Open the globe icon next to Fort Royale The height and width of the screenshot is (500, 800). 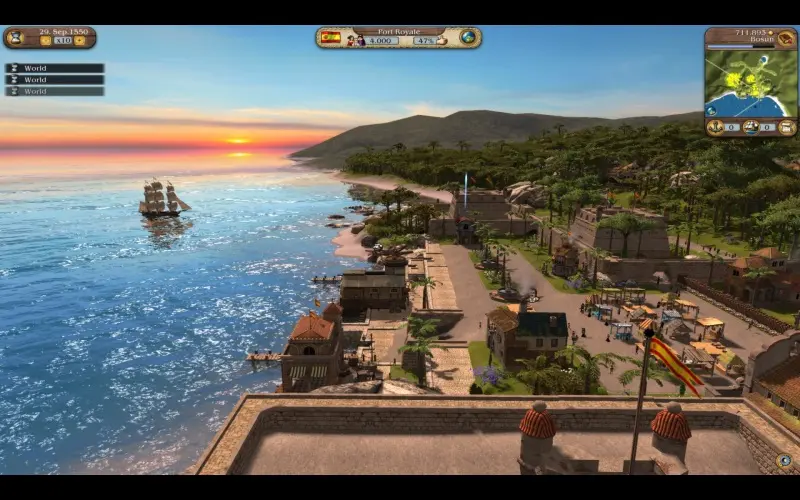click(x=468, y=38)
